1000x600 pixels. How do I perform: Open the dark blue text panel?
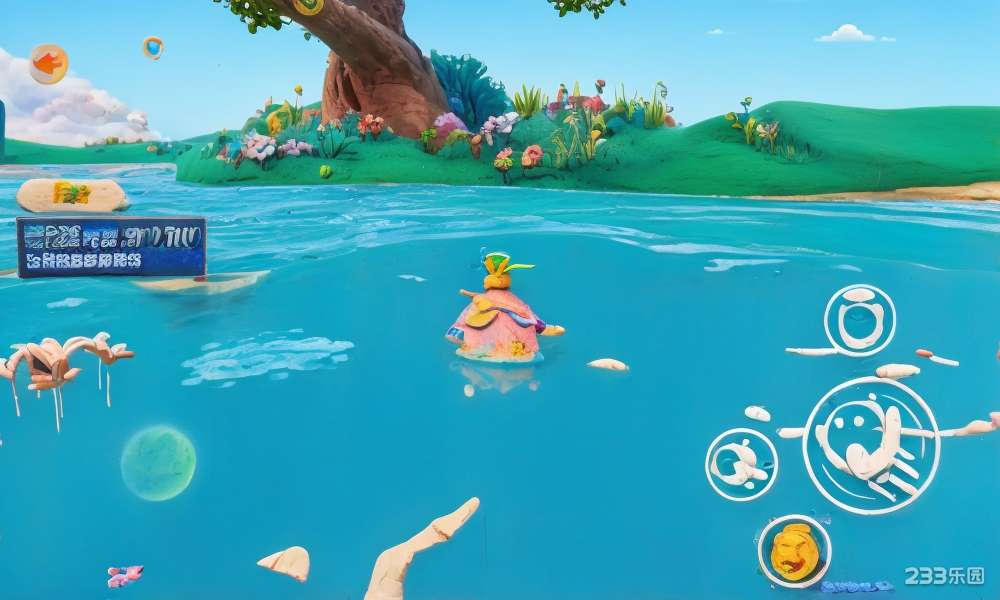pos(111,247)
